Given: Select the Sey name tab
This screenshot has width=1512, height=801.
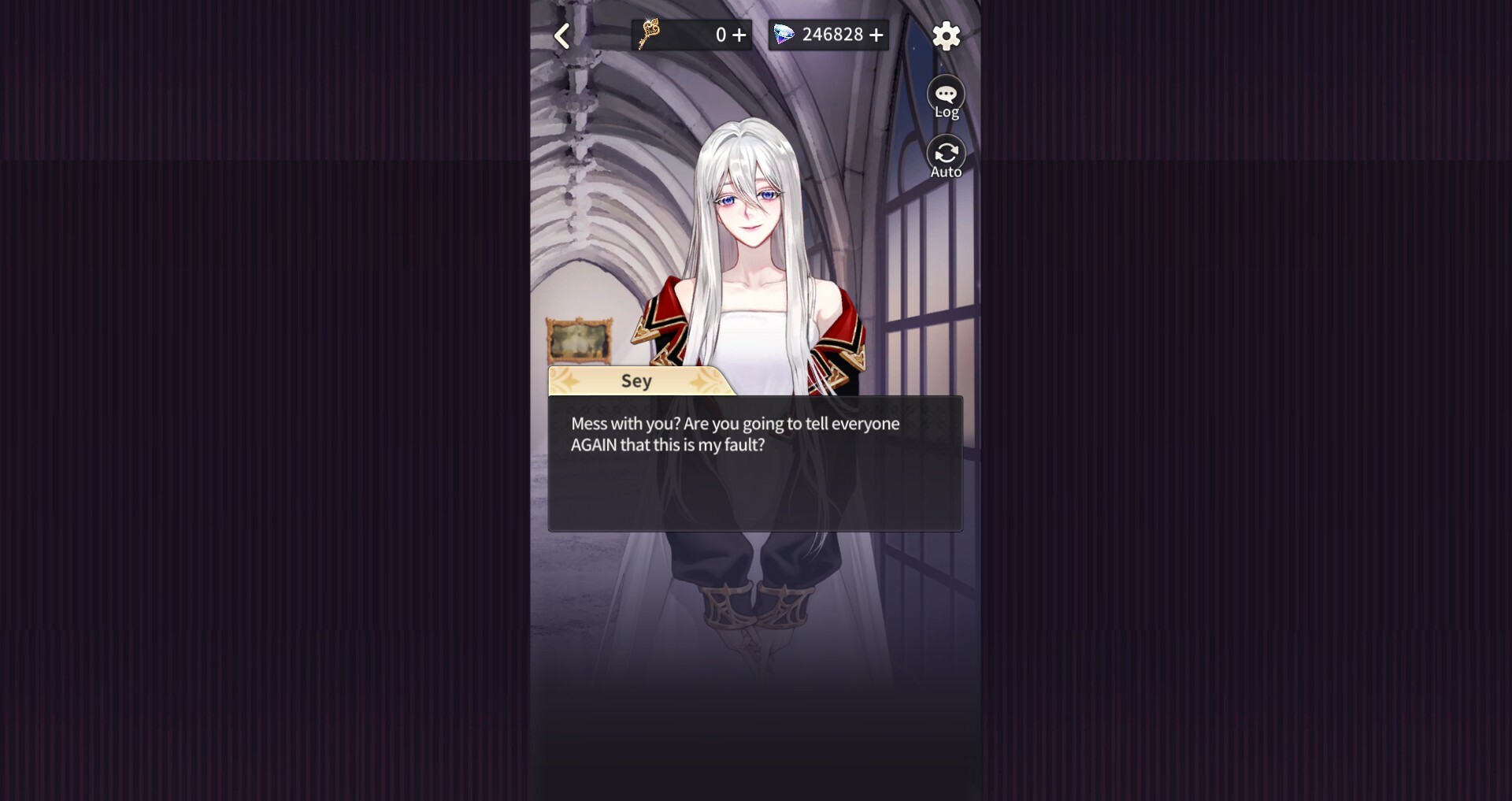Looking at the screenshot, I should coord(636,381).
